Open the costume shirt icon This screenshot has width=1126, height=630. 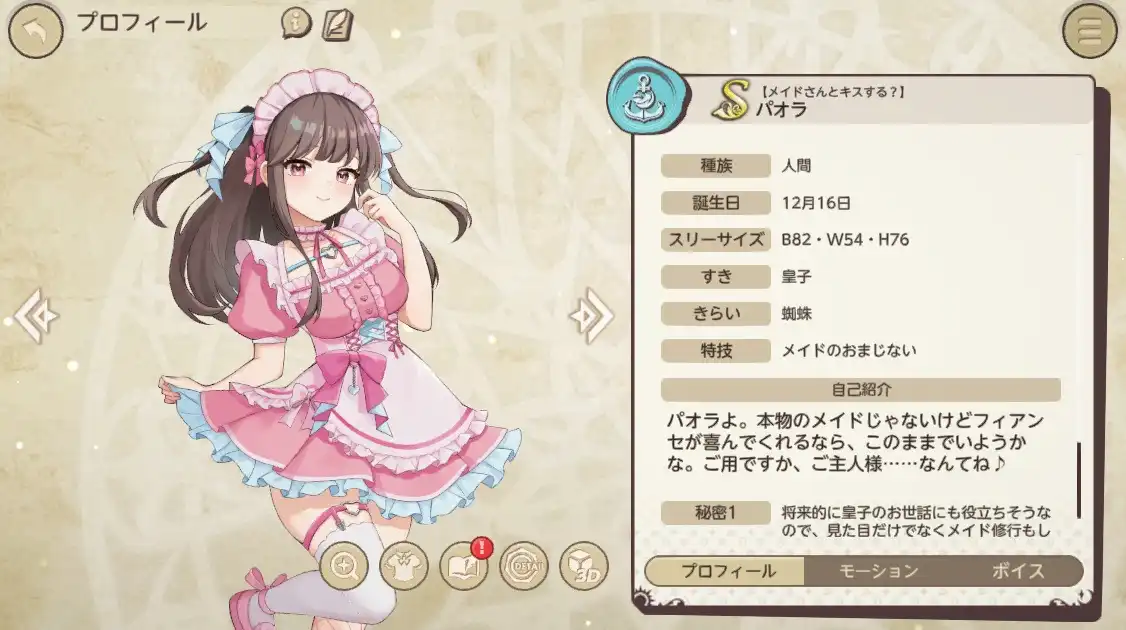(x=406, y=567)
